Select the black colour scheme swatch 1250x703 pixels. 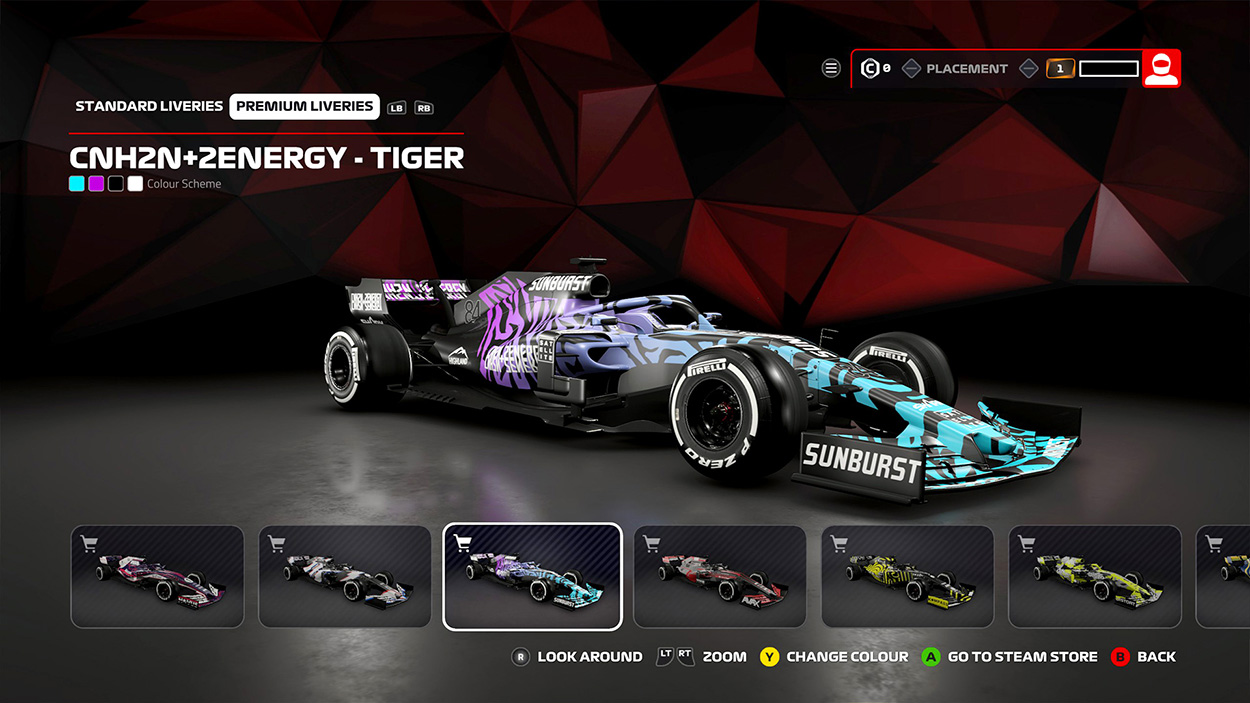(116, 184)
